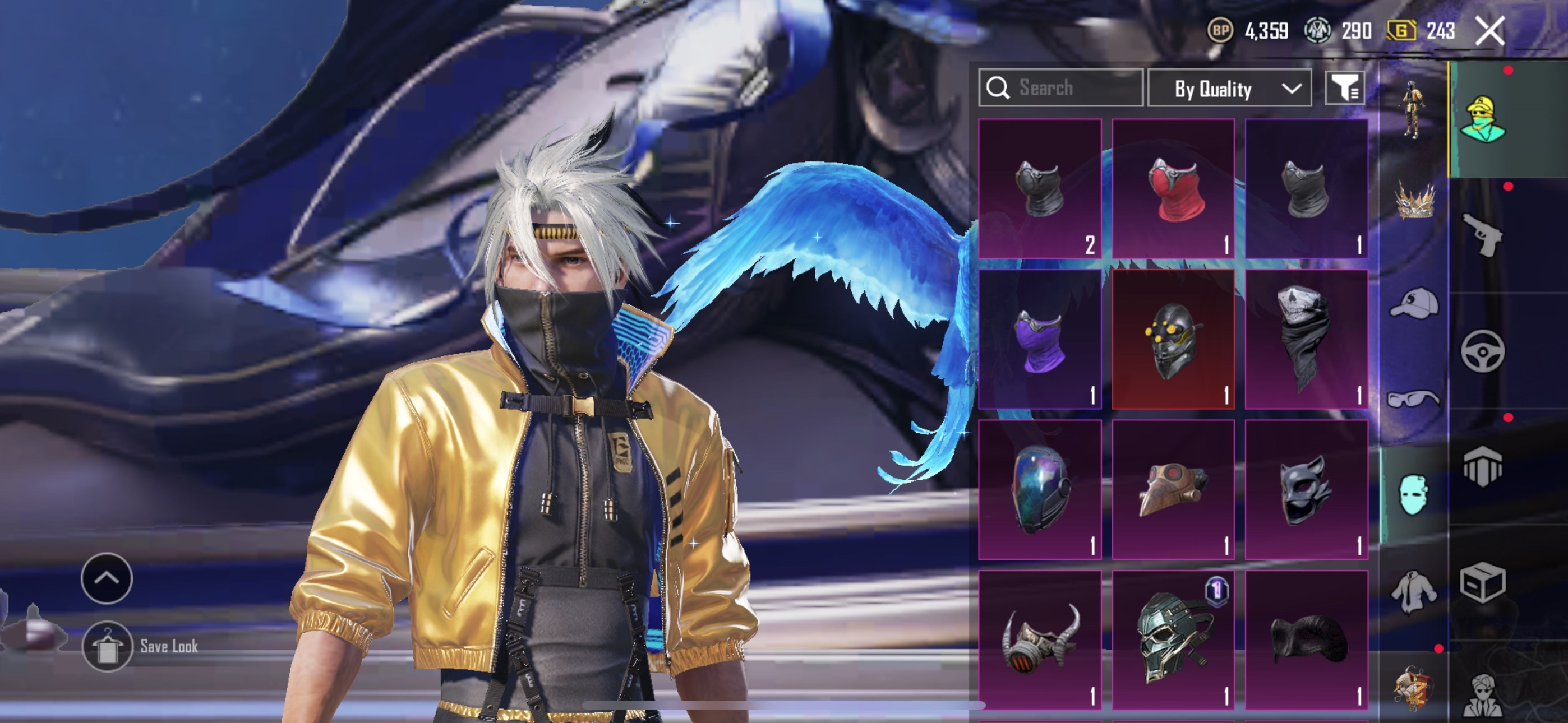Click the Search field

1060,88
